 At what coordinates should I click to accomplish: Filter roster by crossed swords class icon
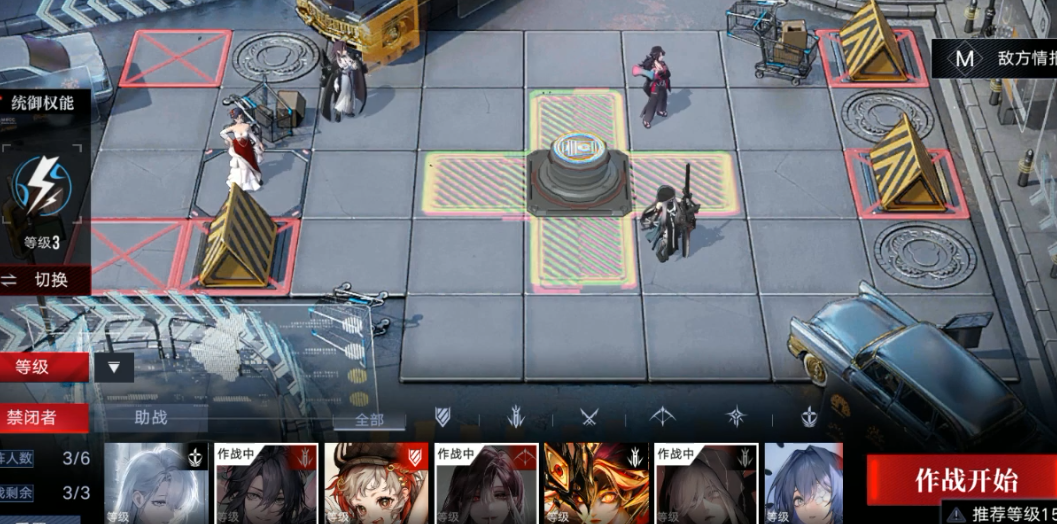point(589,417)
